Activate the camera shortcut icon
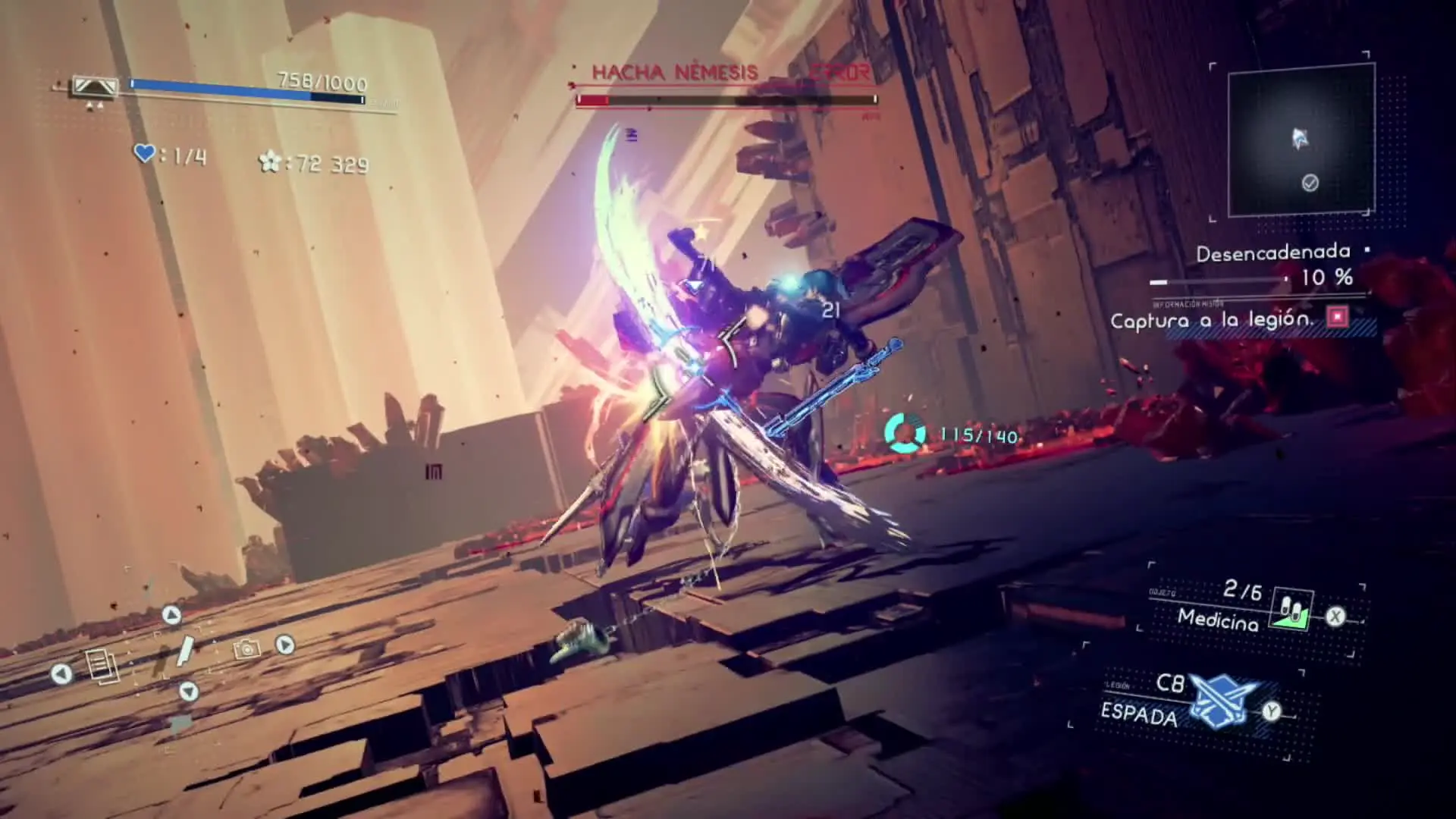The height and width of the screenshot is (819, 1456). click(x=246, y=649)
